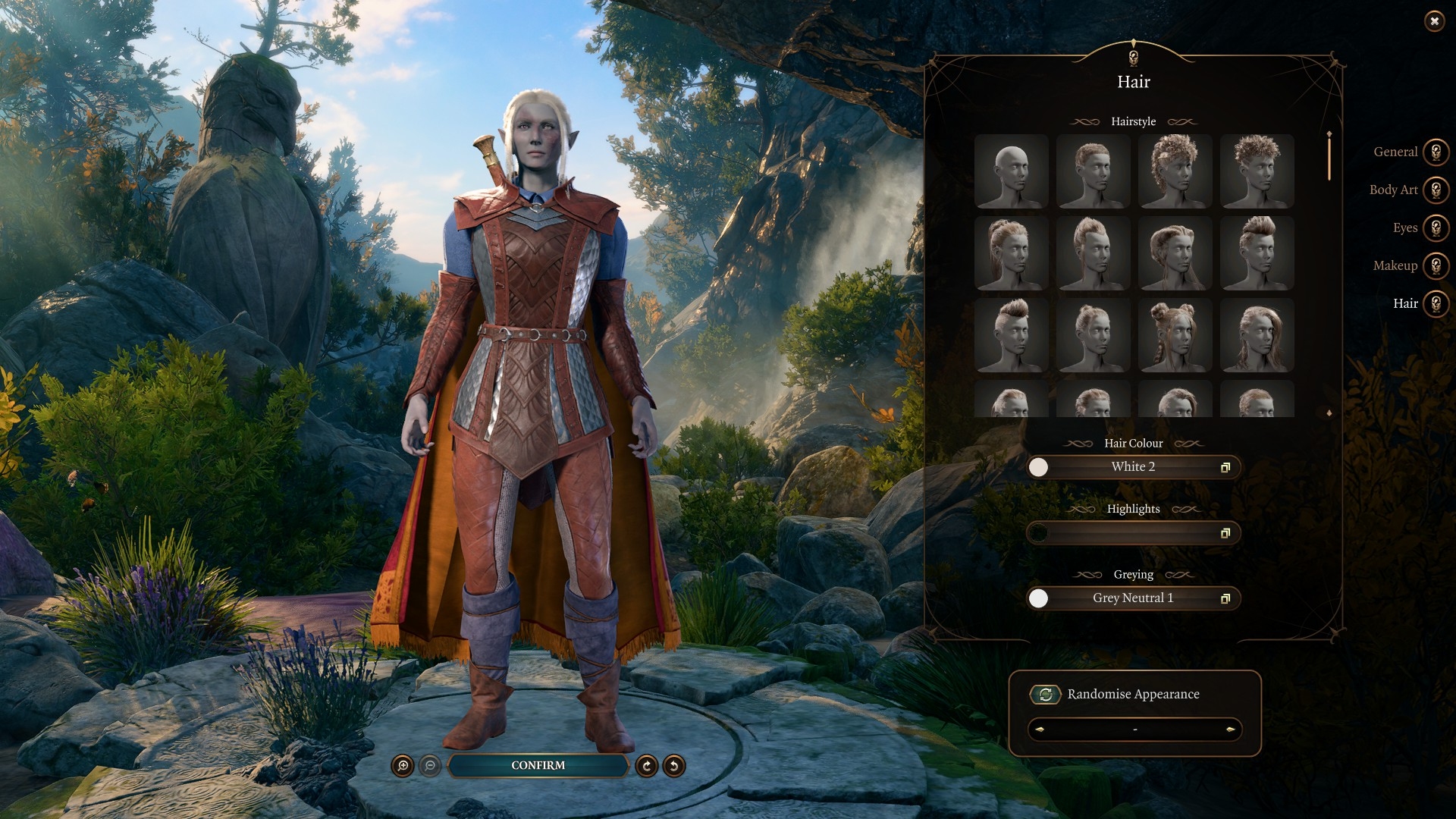The height and width of the screenshot is (819, 1456).
Task: Go to the Makeup tab
Action: pos(1436,266)
